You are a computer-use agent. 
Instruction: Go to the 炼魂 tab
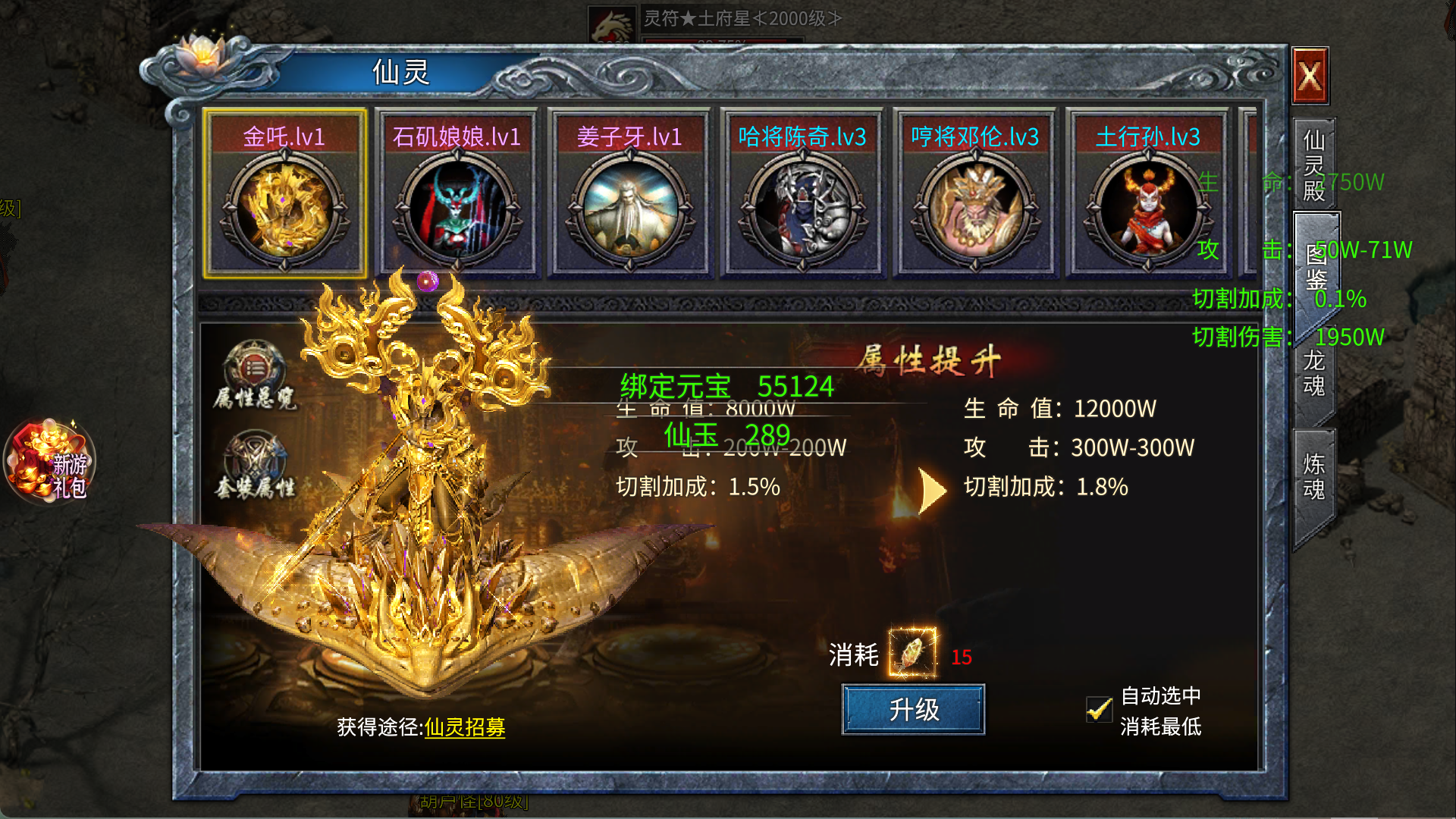1313,476
